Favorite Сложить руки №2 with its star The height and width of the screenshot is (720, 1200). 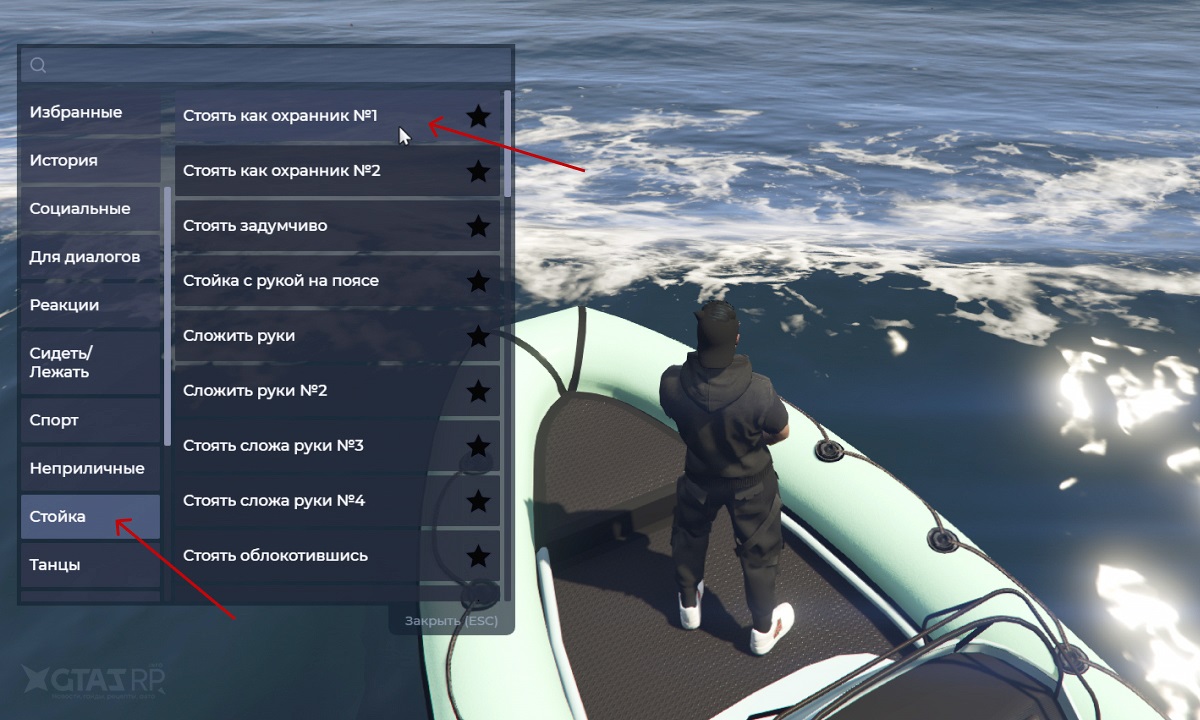pyautogui.click(x=479, y=391)
